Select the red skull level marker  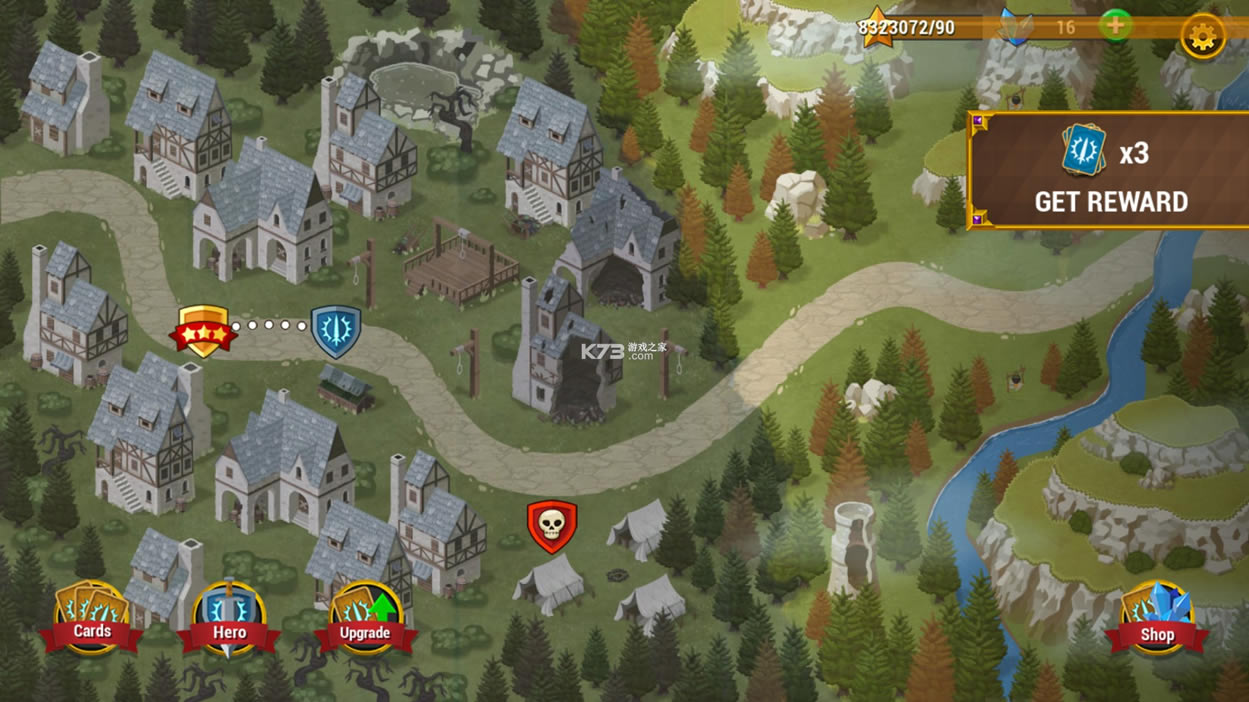point(552,526)
